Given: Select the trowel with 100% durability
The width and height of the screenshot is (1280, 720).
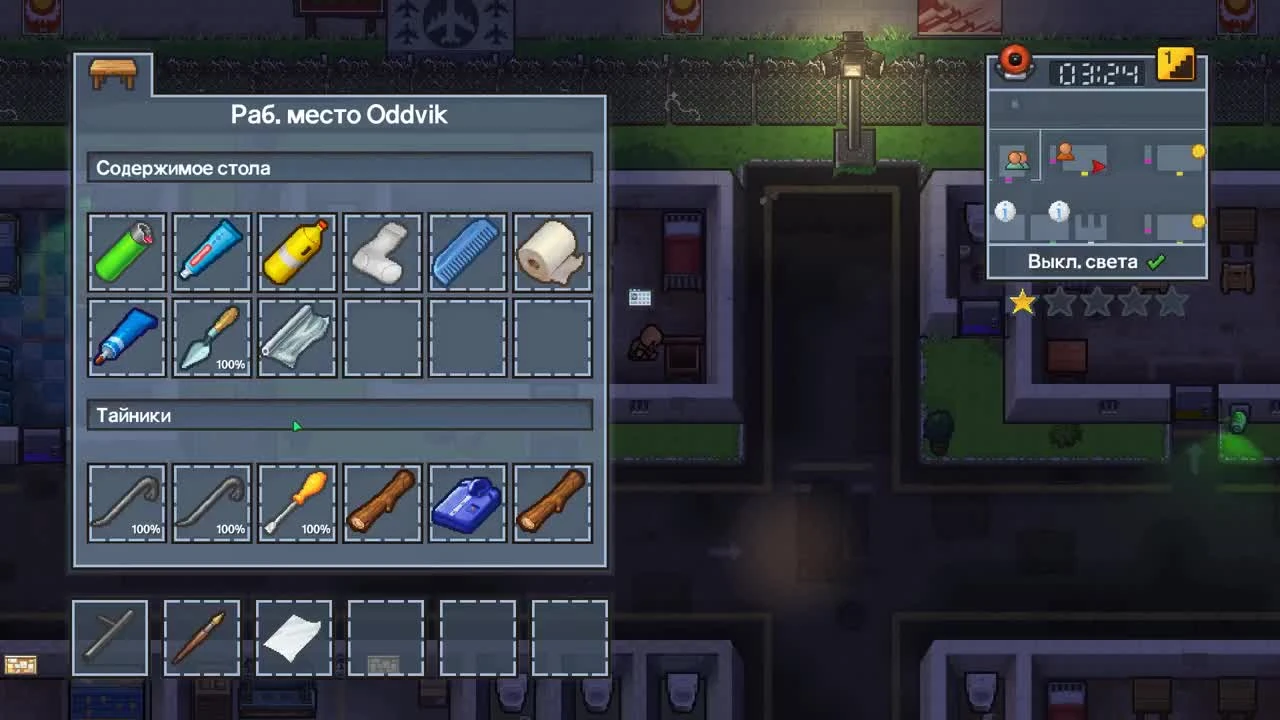Looking at the screenshot, I should pos(211,337).
